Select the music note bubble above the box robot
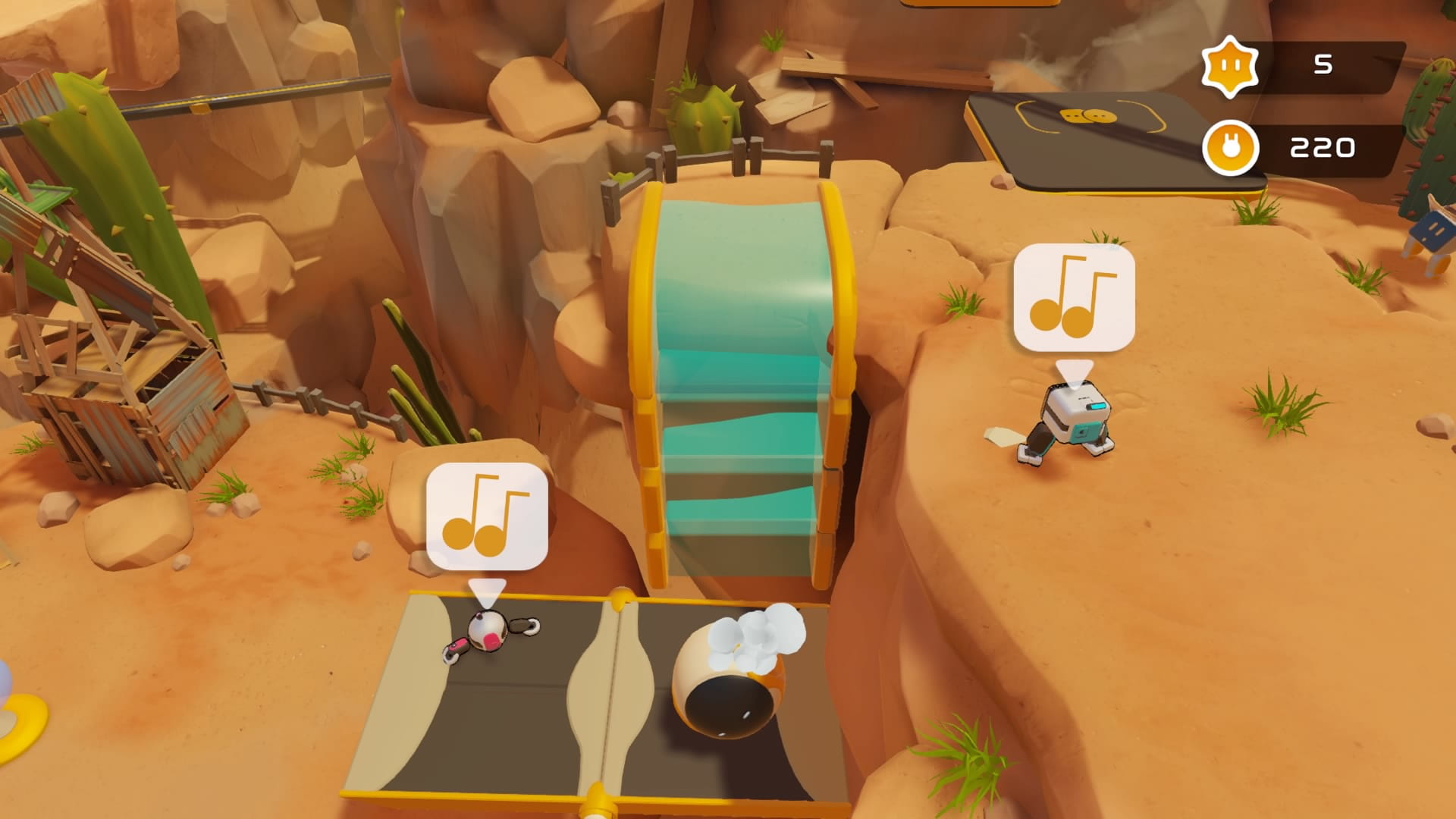This screenshot has height=819, width=1456. click(x=1074, y=297)
